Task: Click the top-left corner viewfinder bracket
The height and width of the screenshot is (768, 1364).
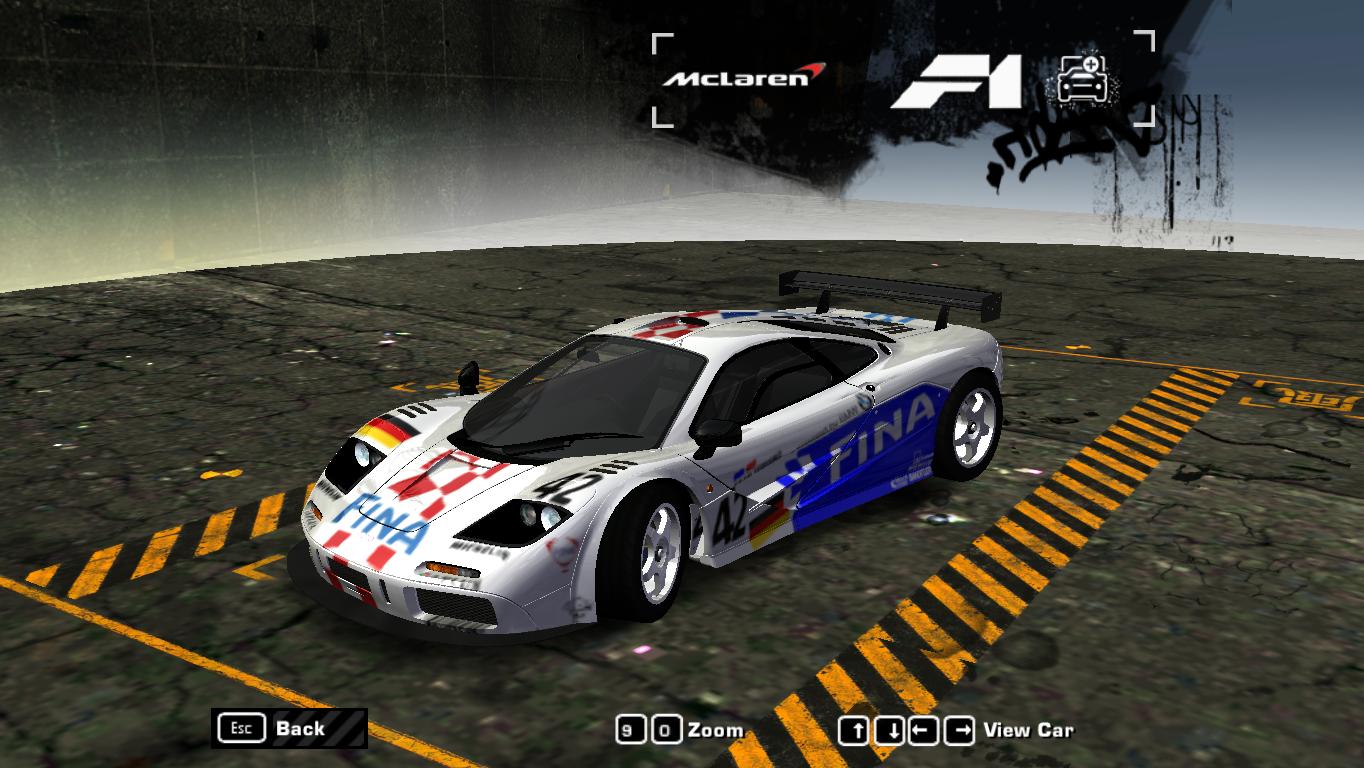Action: 661,42
